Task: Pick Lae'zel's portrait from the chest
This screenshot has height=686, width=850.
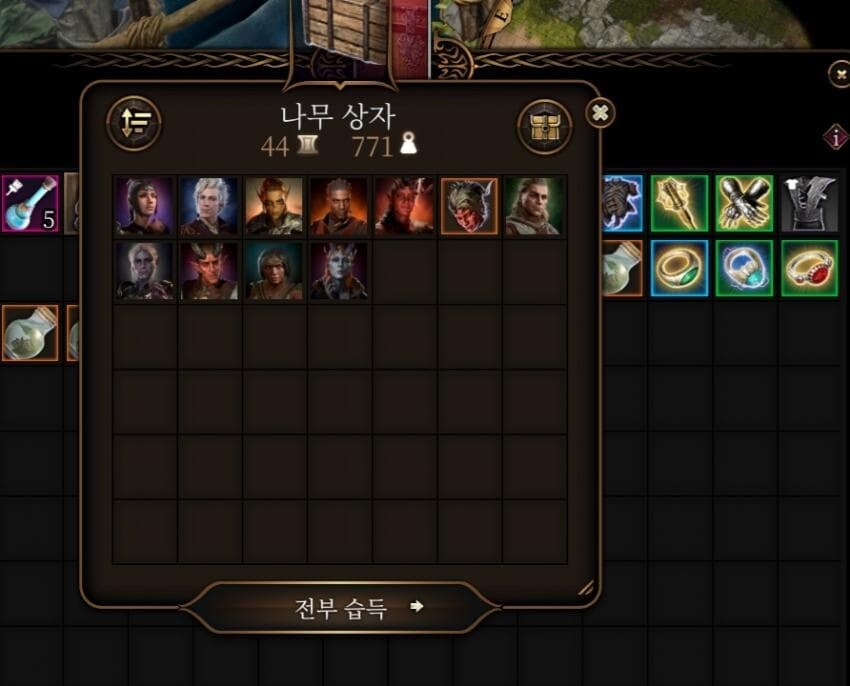Action: tap(274, 206)
